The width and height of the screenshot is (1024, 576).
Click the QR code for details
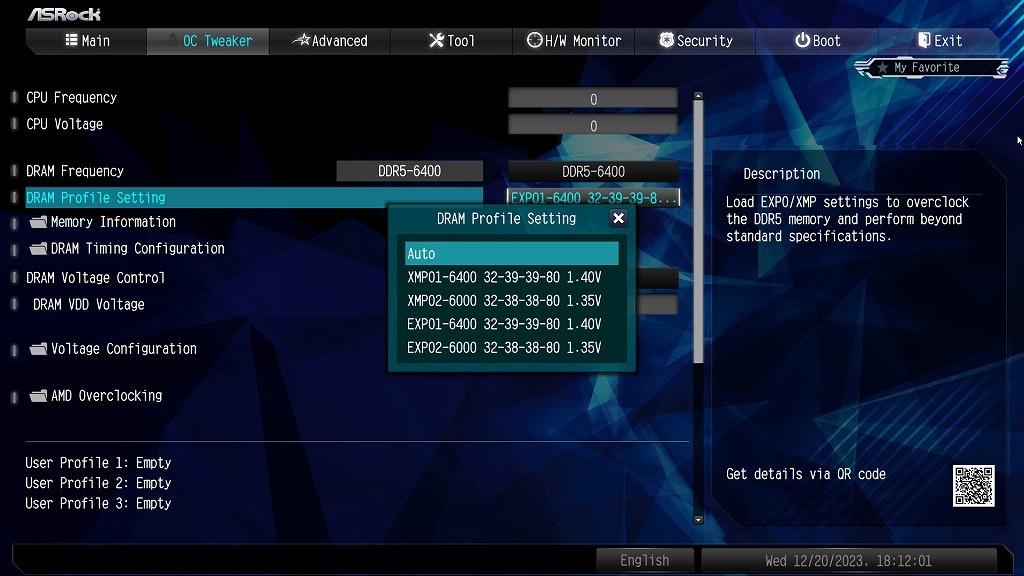click(973, 486)
